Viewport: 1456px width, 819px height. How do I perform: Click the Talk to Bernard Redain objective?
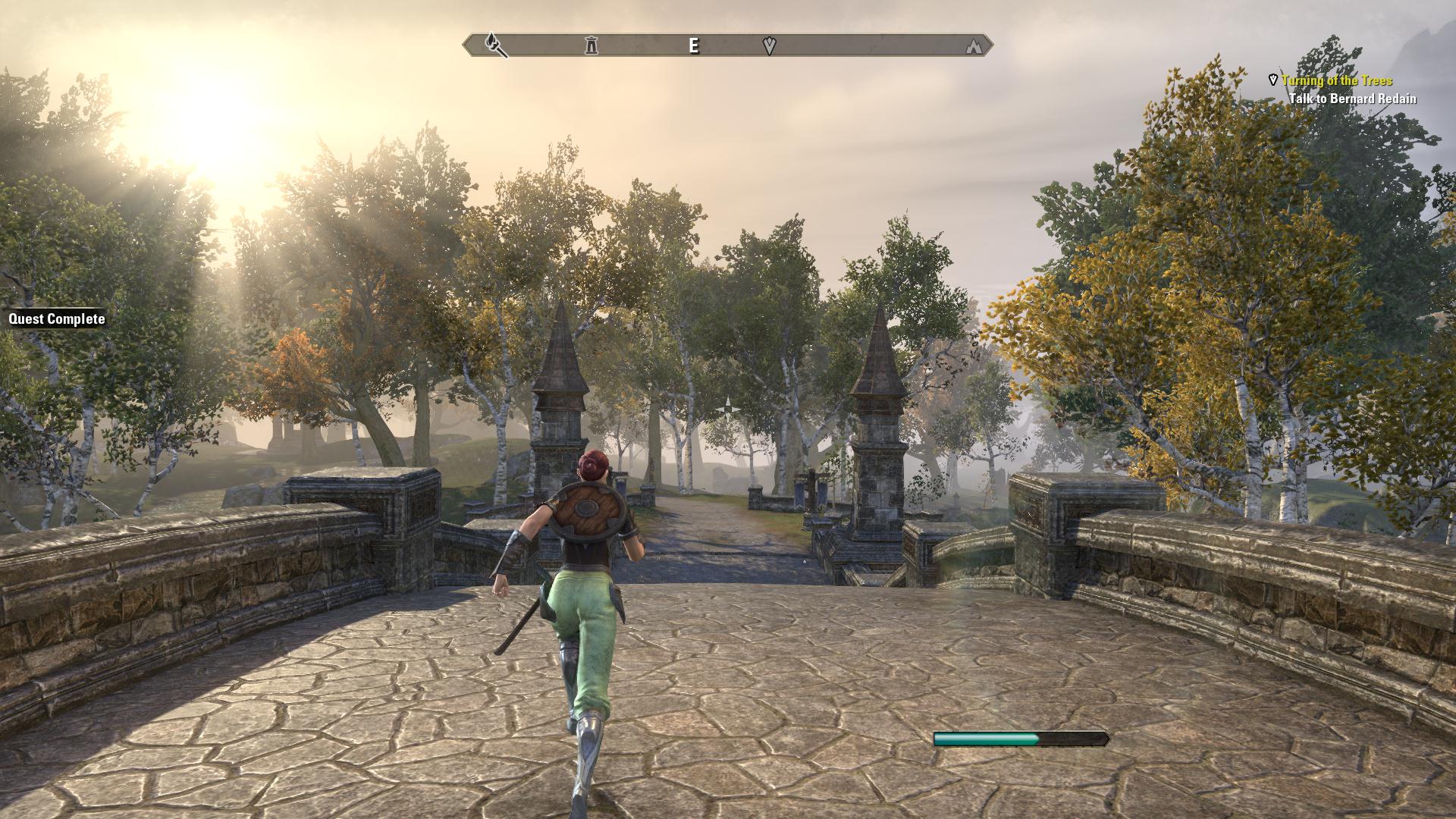1352,99
